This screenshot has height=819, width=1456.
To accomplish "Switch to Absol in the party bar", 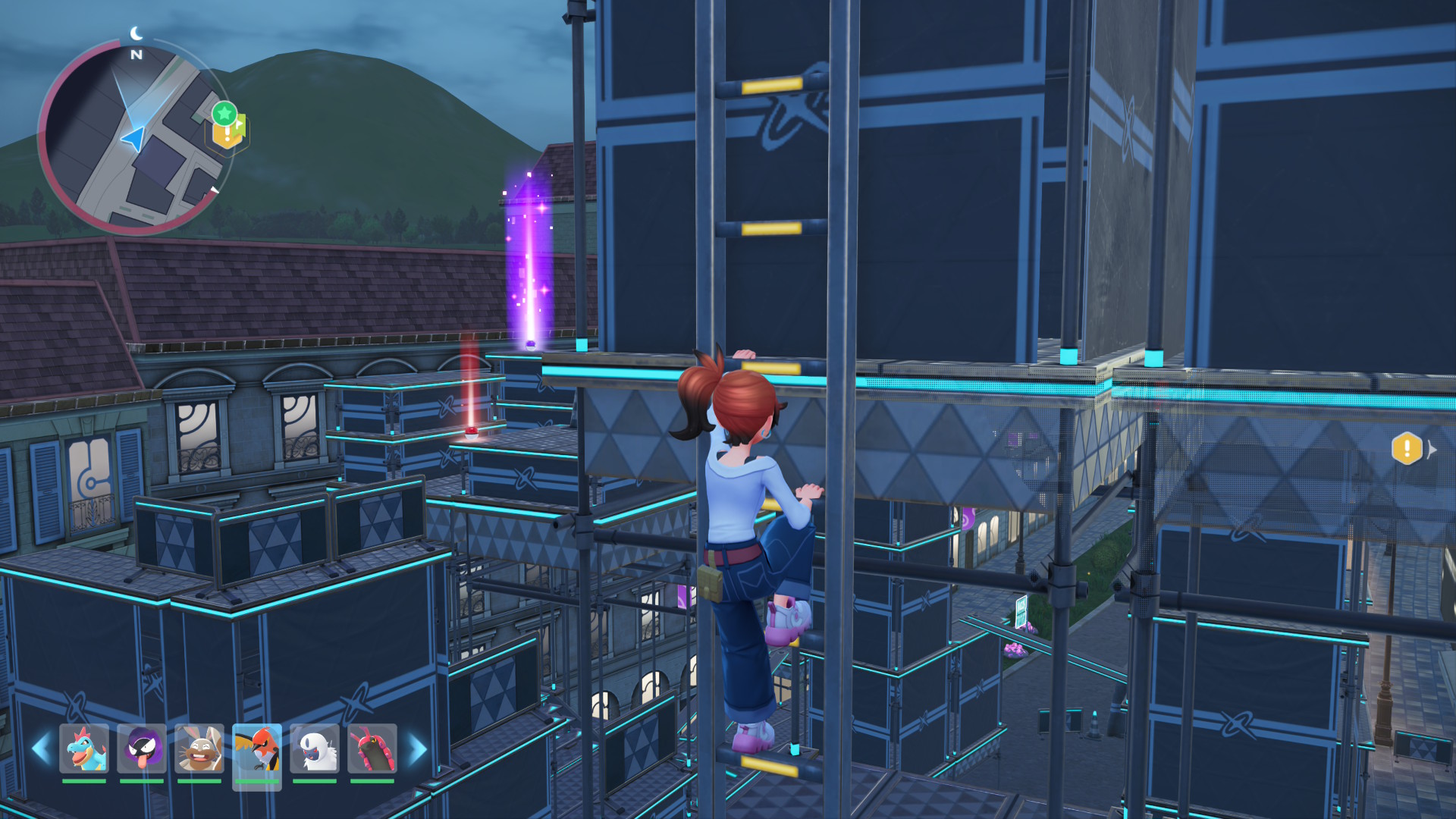I will 315,749.
